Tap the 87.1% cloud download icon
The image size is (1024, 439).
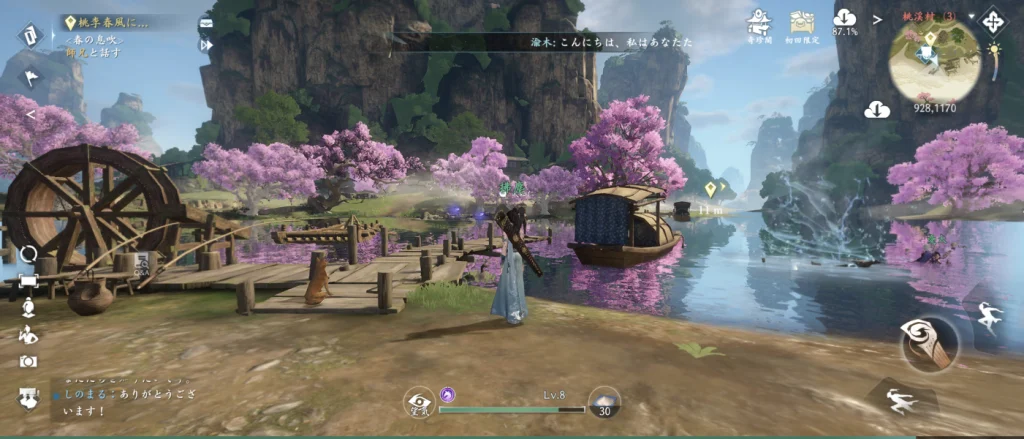point(845,19)
